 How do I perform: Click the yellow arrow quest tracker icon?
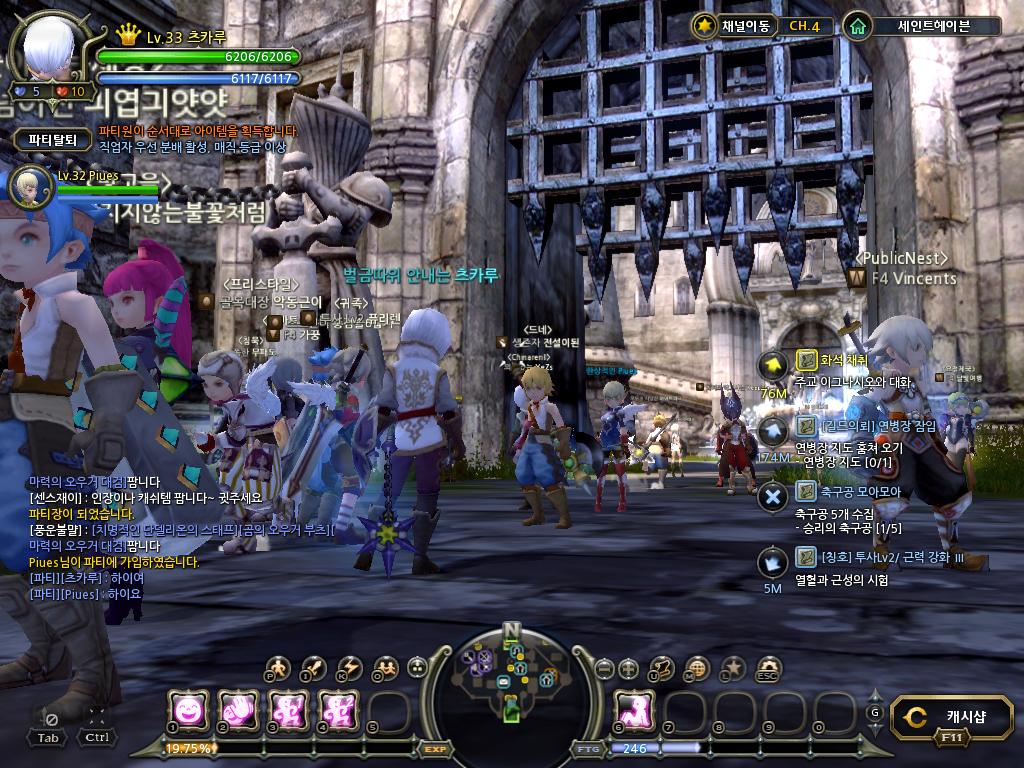(x=773, y=366)
